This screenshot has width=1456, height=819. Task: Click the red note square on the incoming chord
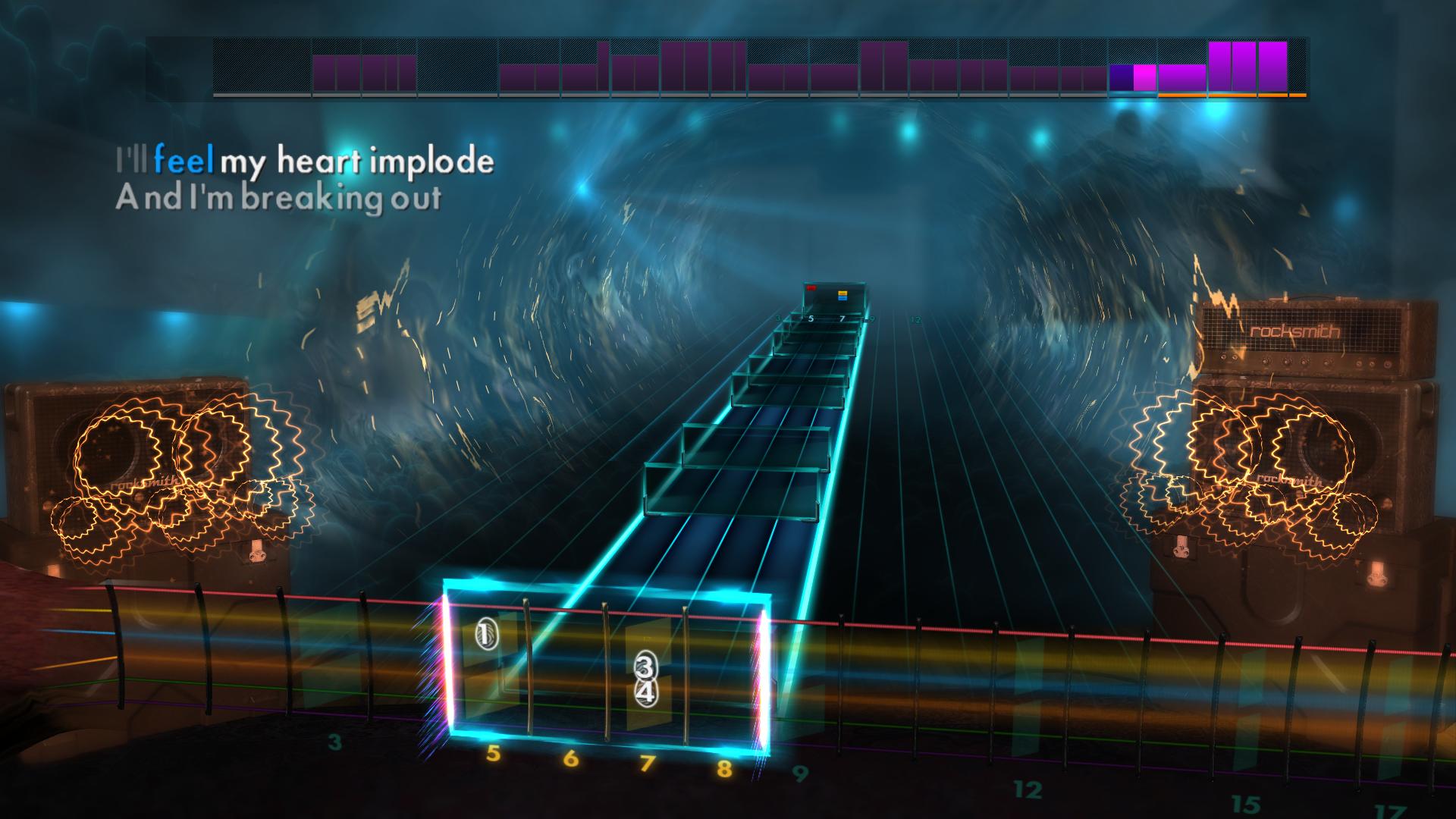click(811, 290)
